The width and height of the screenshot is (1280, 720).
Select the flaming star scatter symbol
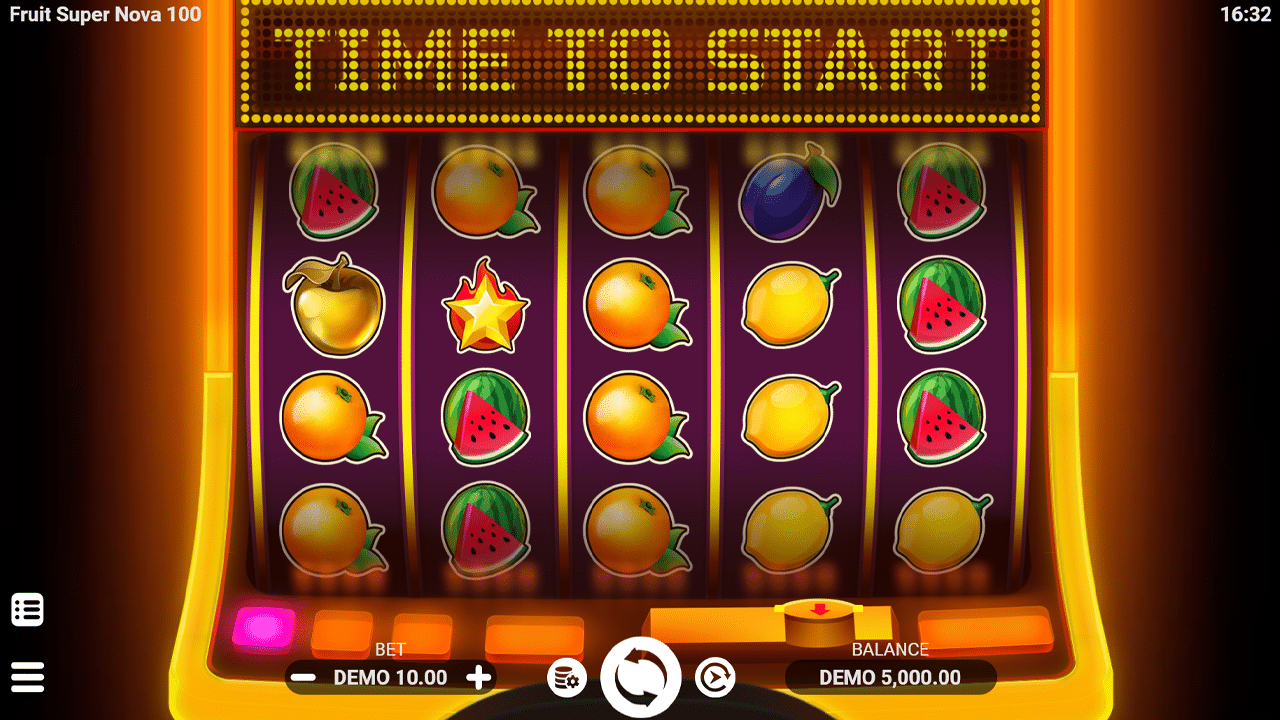485,307
